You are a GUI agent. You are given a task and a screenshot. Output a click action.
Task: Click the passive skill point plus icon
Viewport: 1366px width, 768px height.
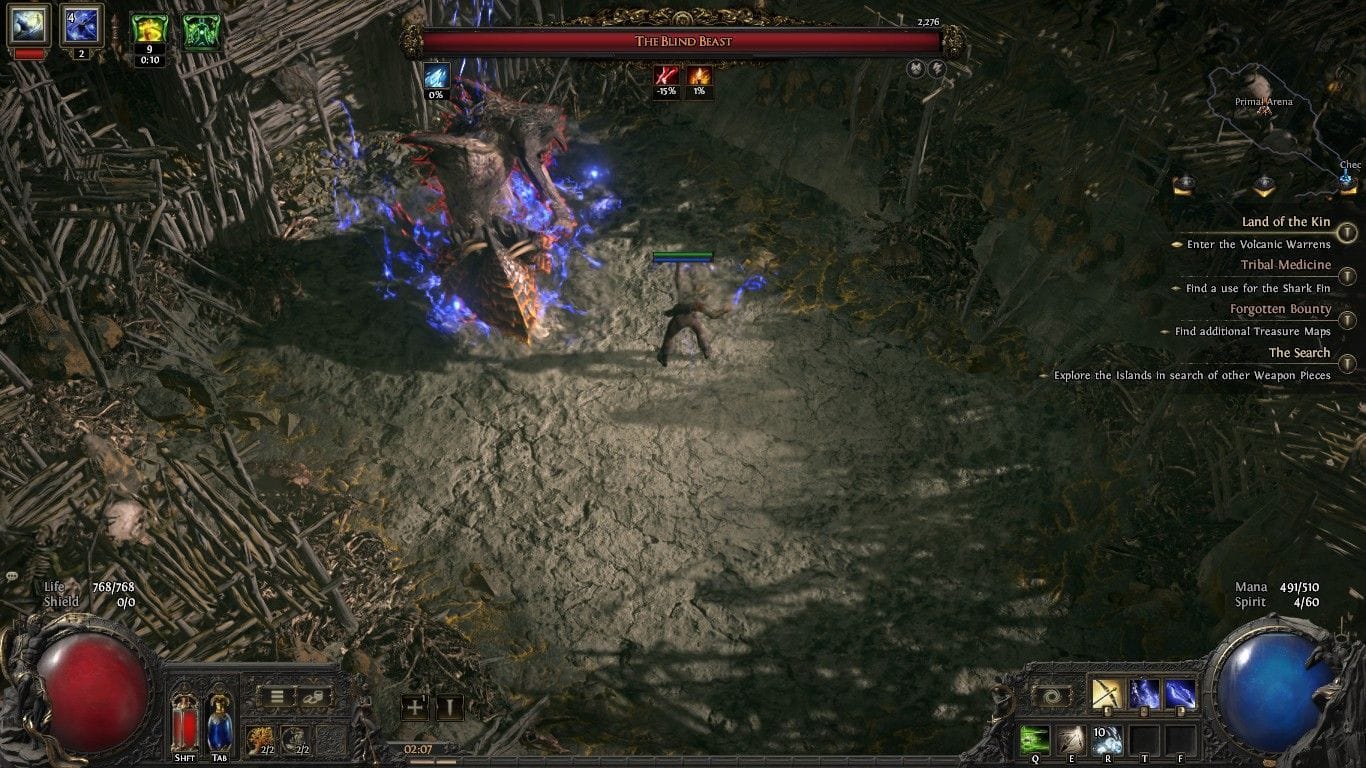coord(416,705)
